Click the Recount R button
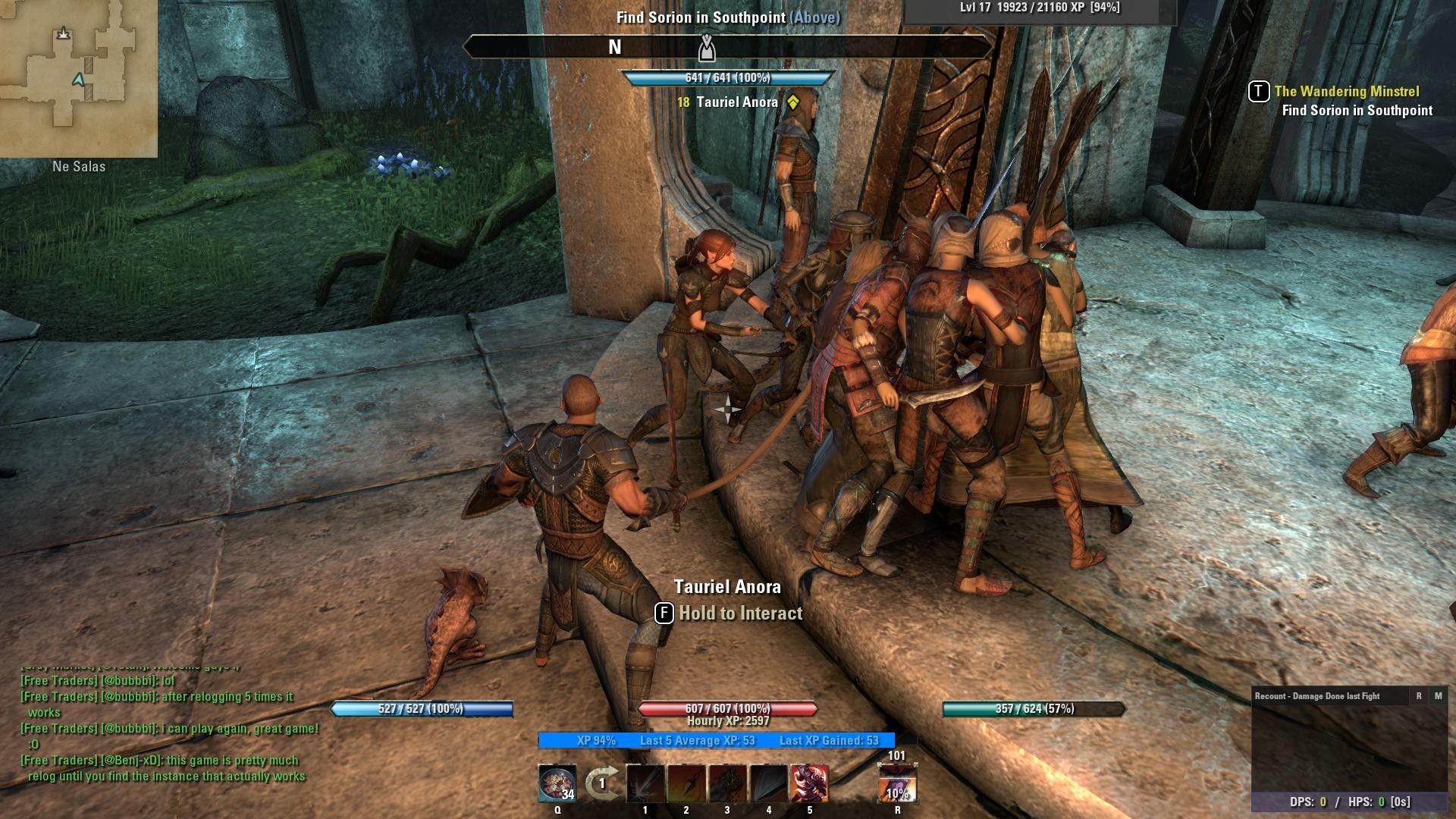This screenshot has height=819, width=1456. (x=1419, y=696)
